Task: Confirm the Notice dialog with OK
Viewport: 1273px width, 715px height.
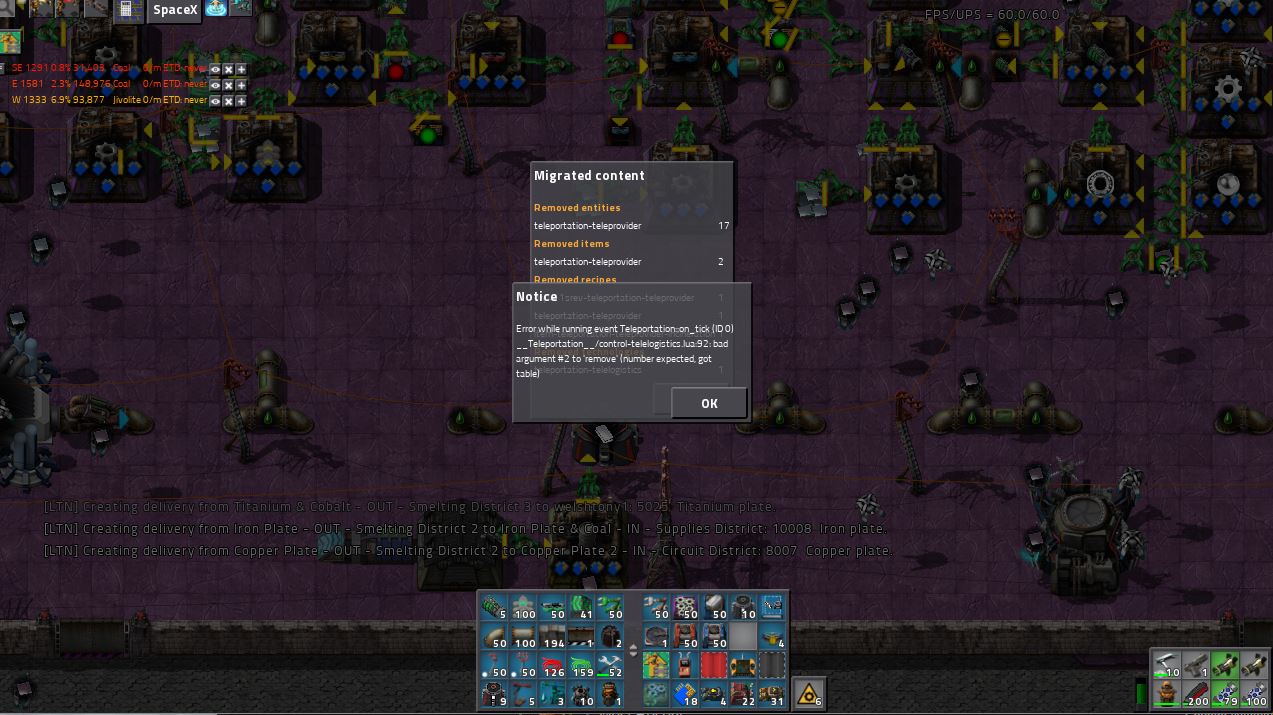Action: point(709,403)
